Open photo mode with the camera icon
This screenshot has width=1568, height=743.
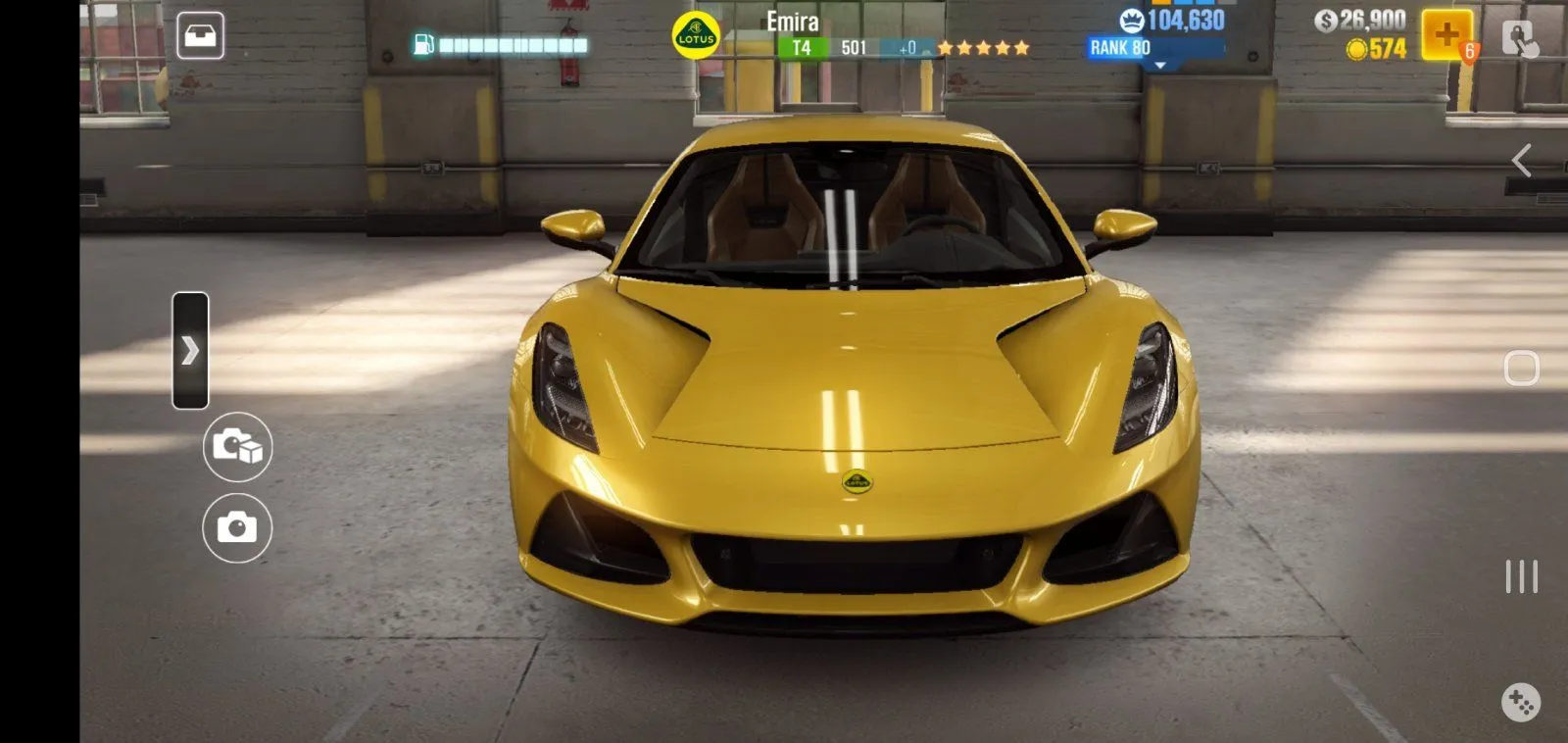(235, 527)
